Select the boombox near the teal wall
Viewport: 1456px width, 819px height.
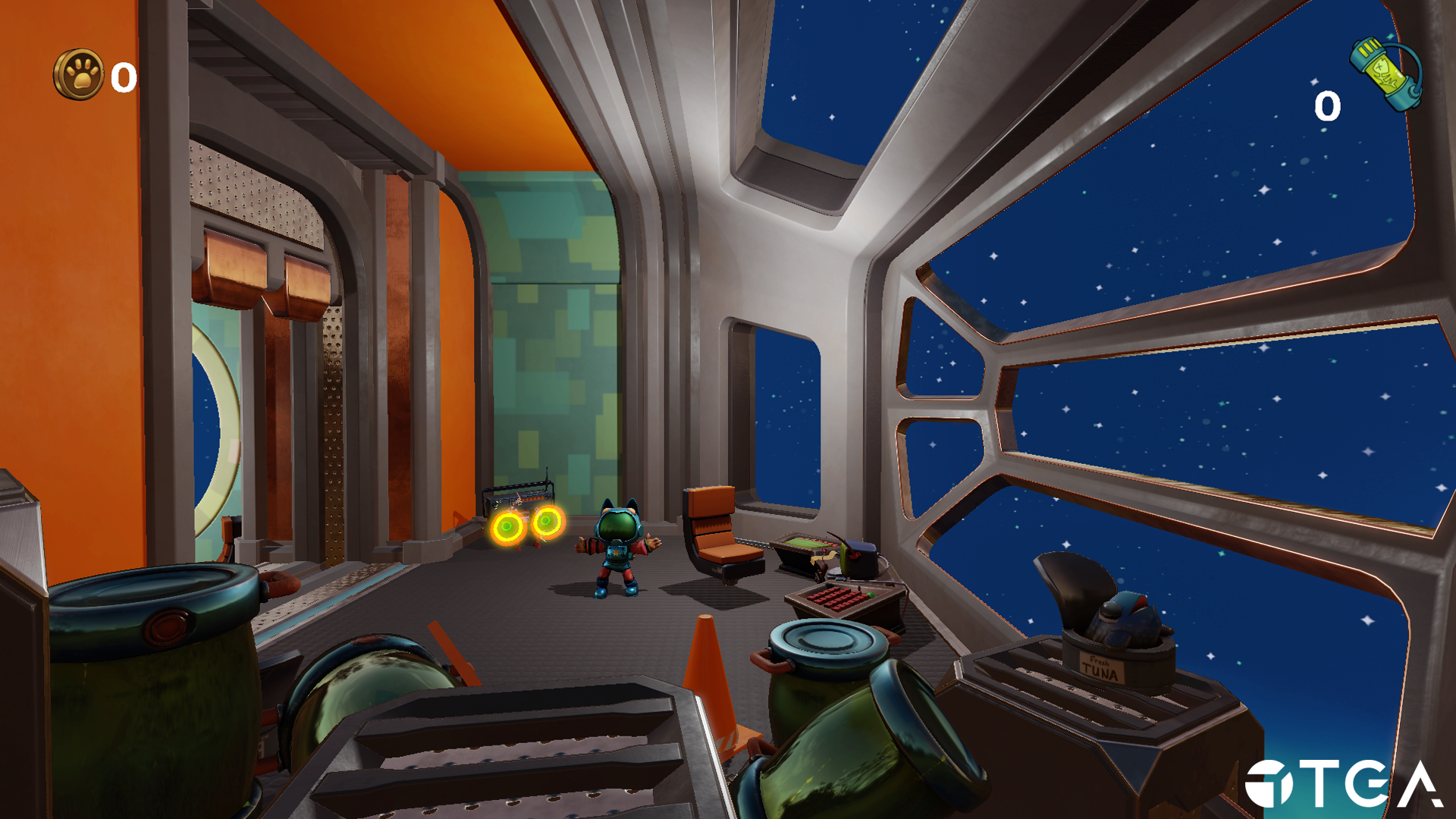[517, 494]
